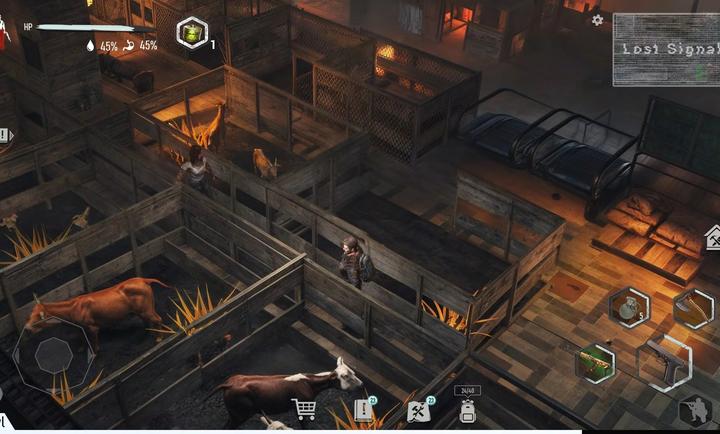
Task: Open the backpack inventory
Action: [x=467, y=409]
